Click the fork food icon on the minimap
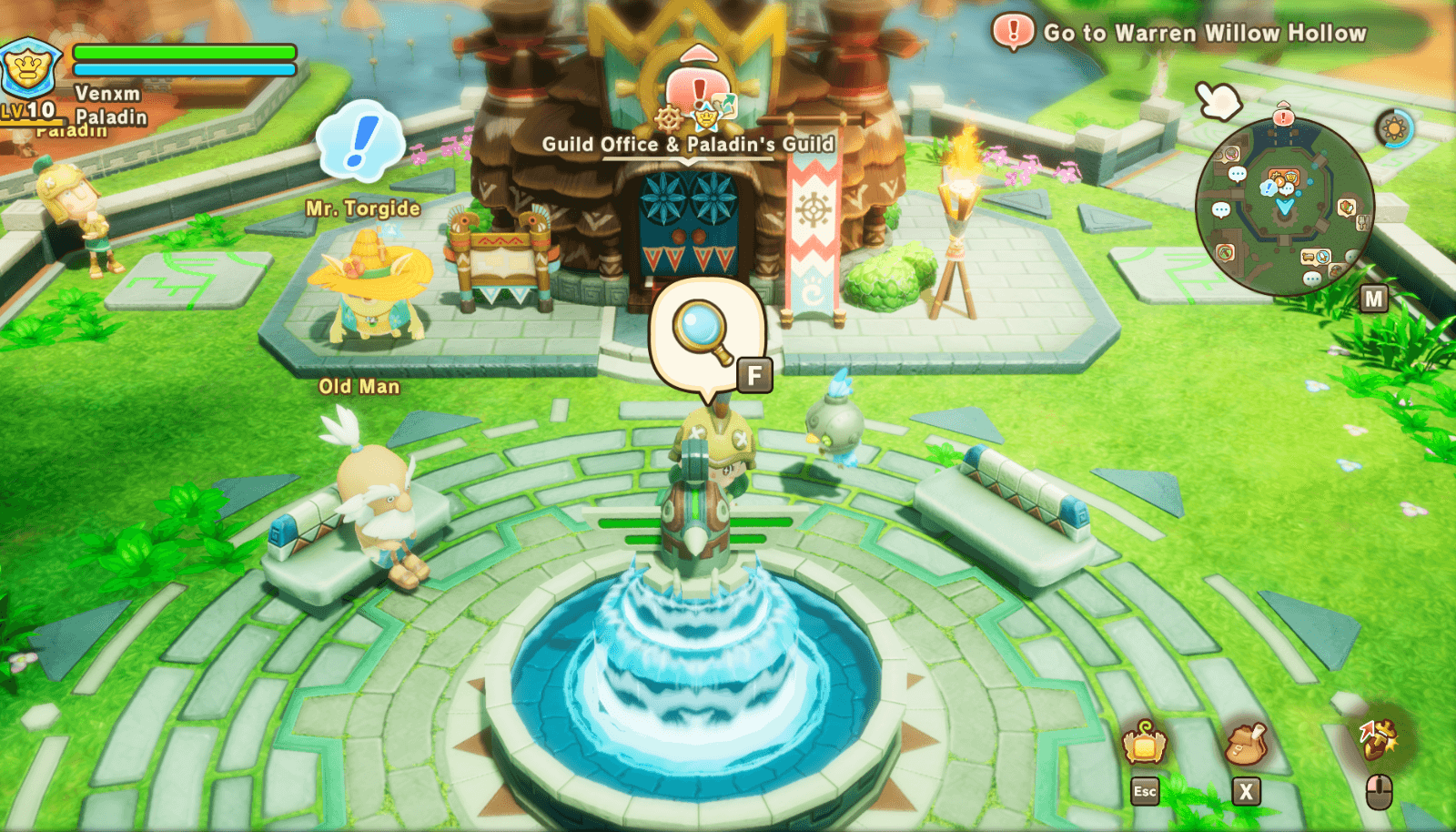The image size is (1456, 832). pos(1364,222)
